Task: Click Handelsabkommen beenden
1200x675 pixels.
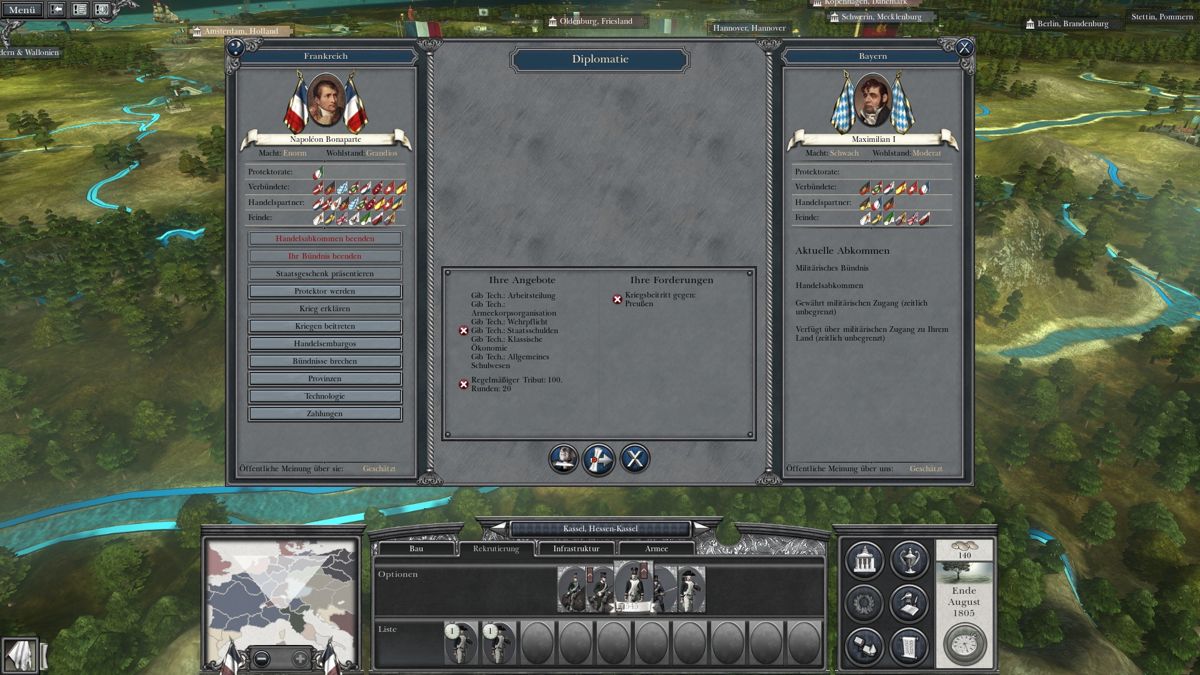Action: pos(325,239)
